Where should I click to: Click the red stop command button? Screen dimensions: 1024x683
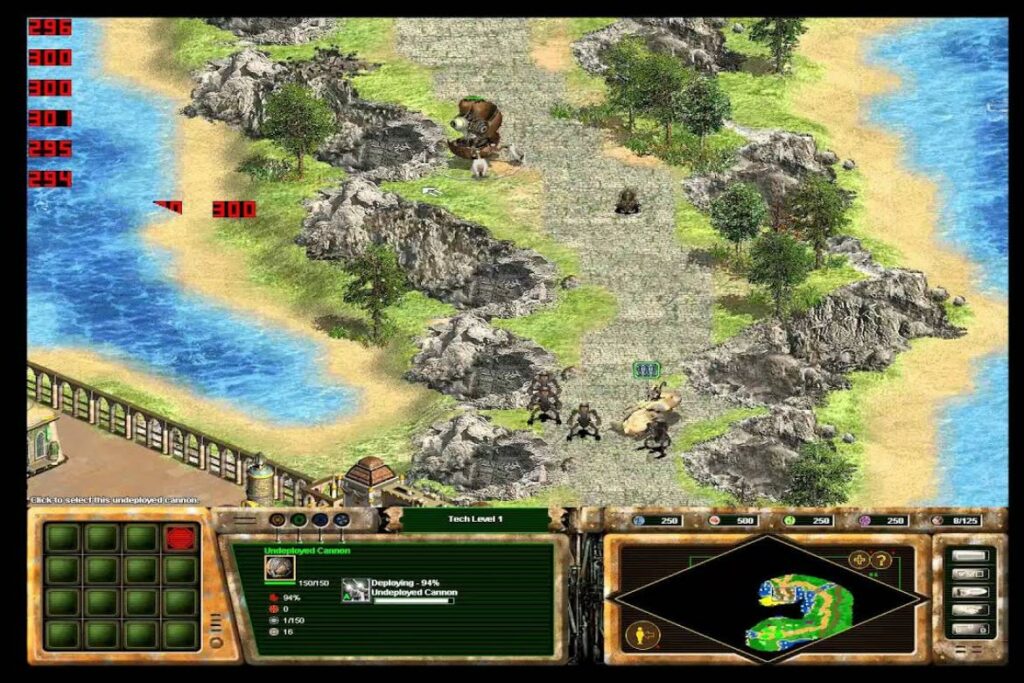point(180,538)
